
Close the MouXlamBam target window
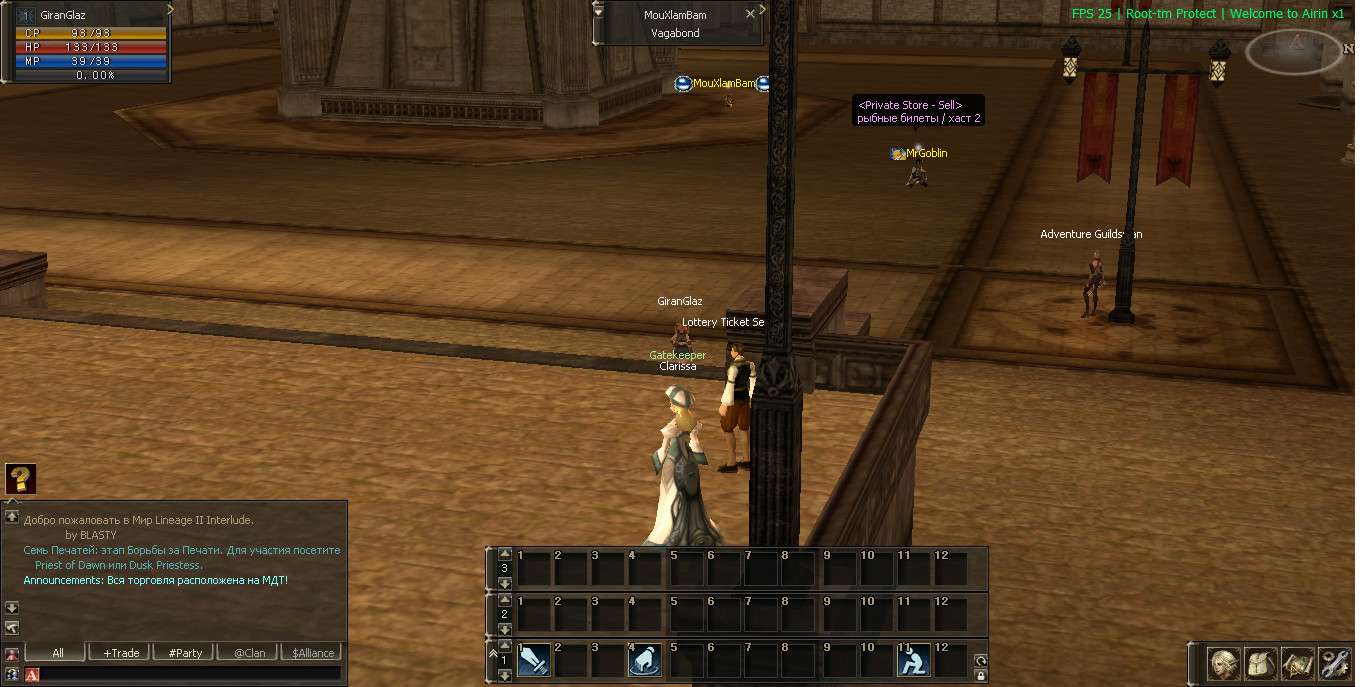point(751,15)
